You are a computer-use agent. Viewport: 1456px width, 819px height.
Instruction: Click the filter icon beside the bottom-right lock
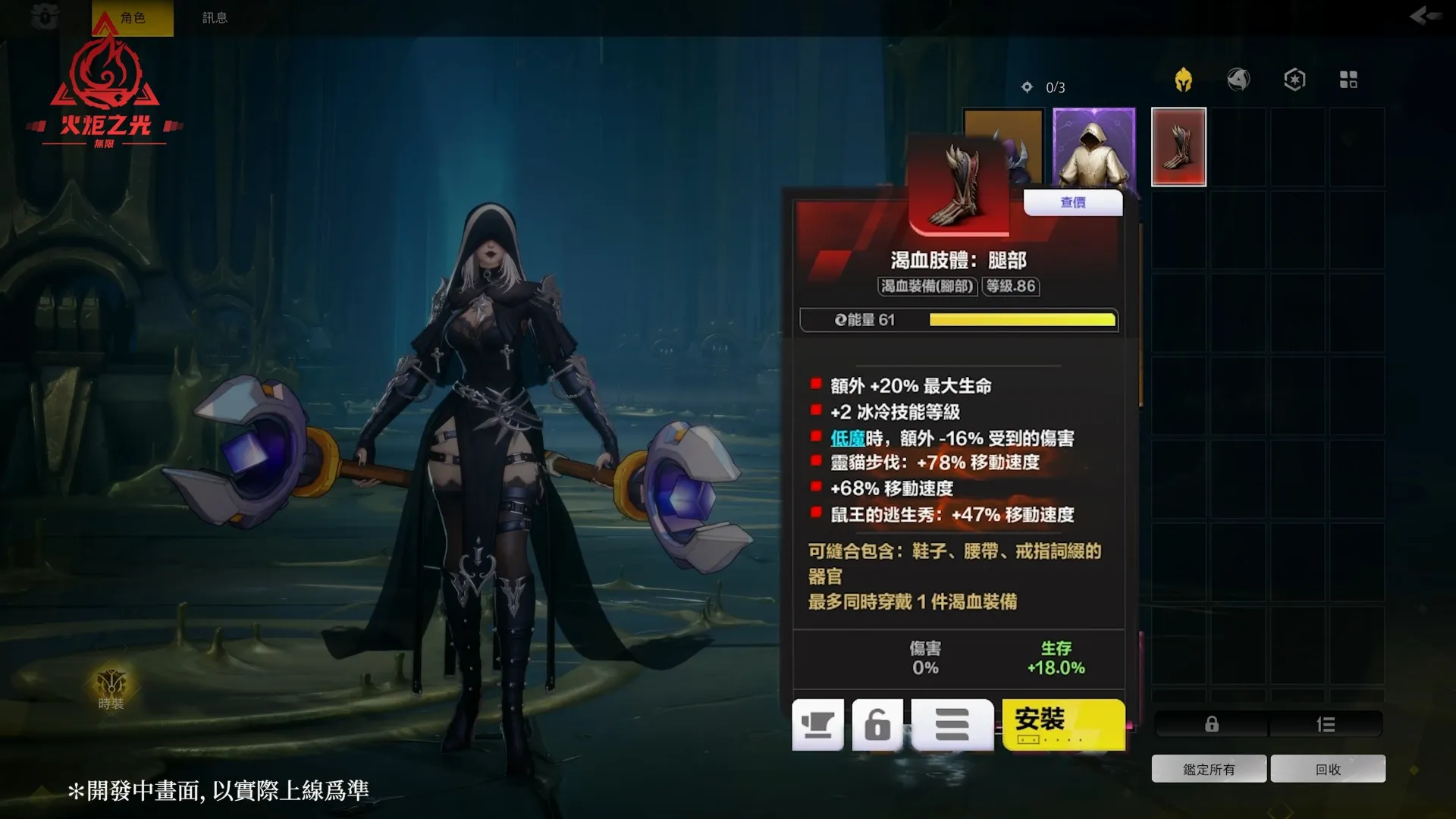point(1326,723)
